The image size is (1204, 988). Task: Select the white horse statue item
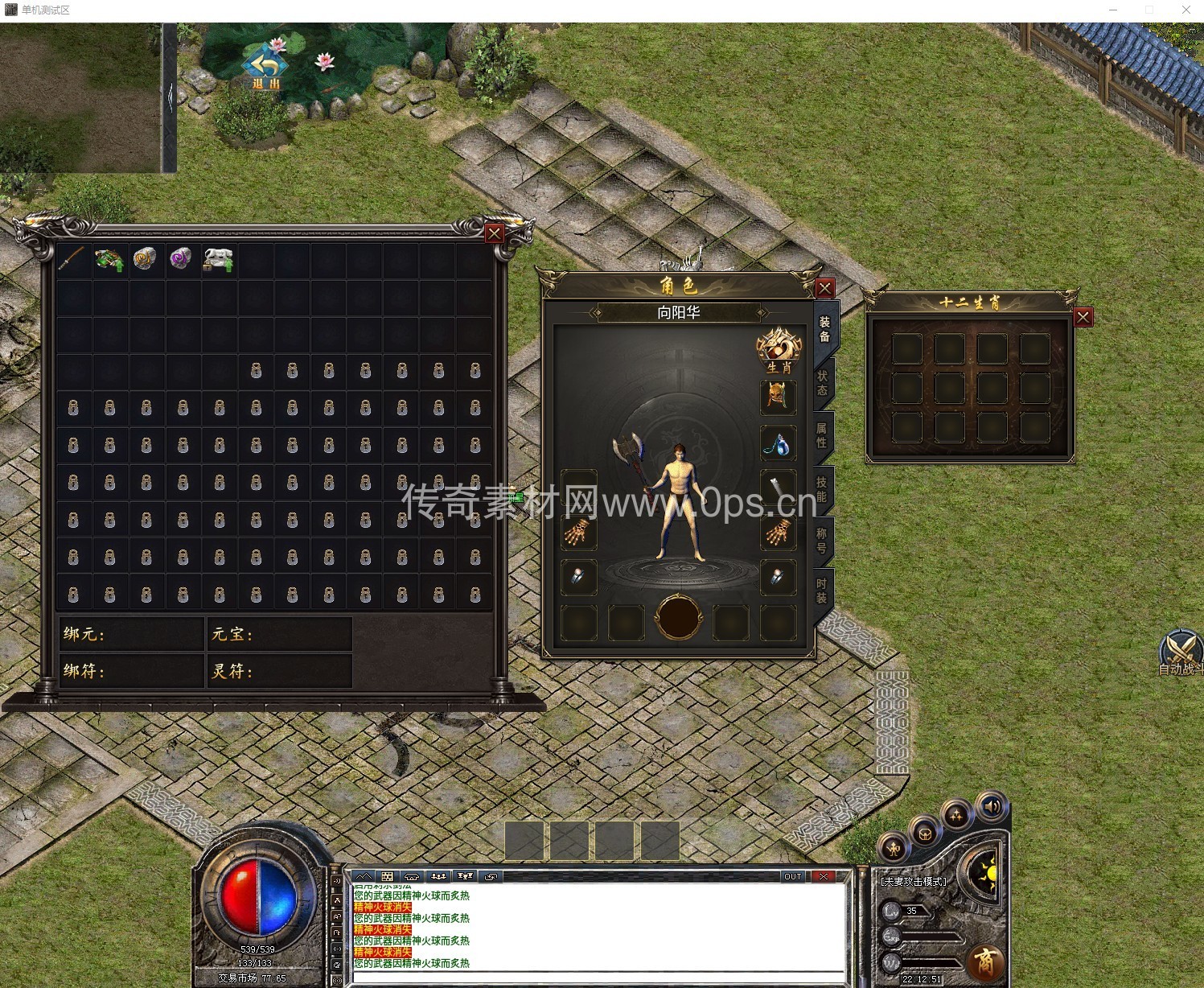217,259
